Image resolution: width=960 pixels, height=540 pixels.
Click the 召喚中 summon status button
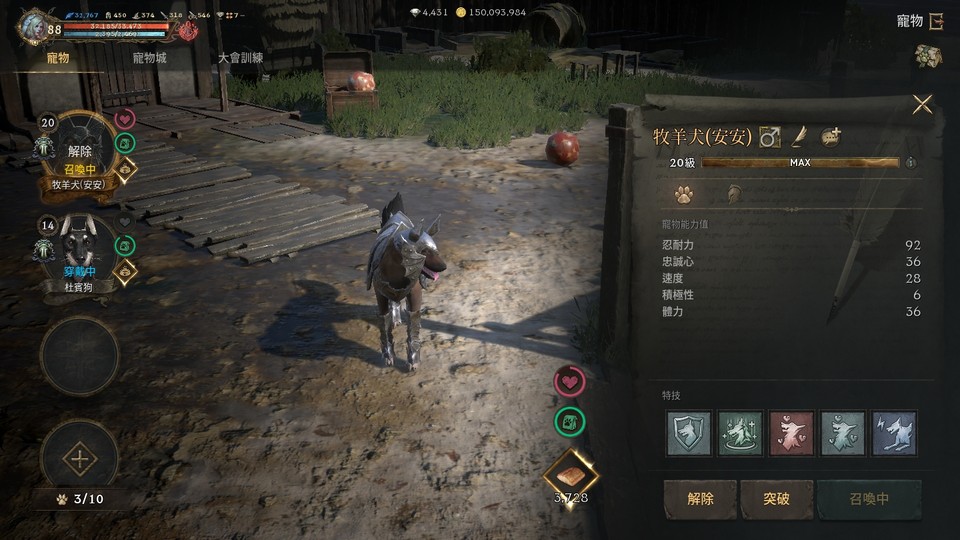click(868, 499)
